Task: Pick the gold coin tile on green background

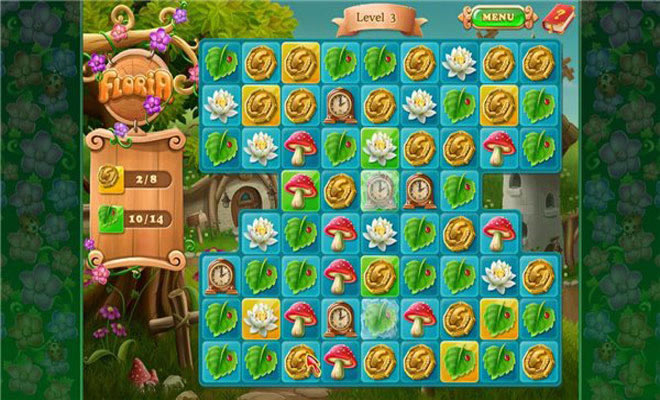Action: point(379,274)
